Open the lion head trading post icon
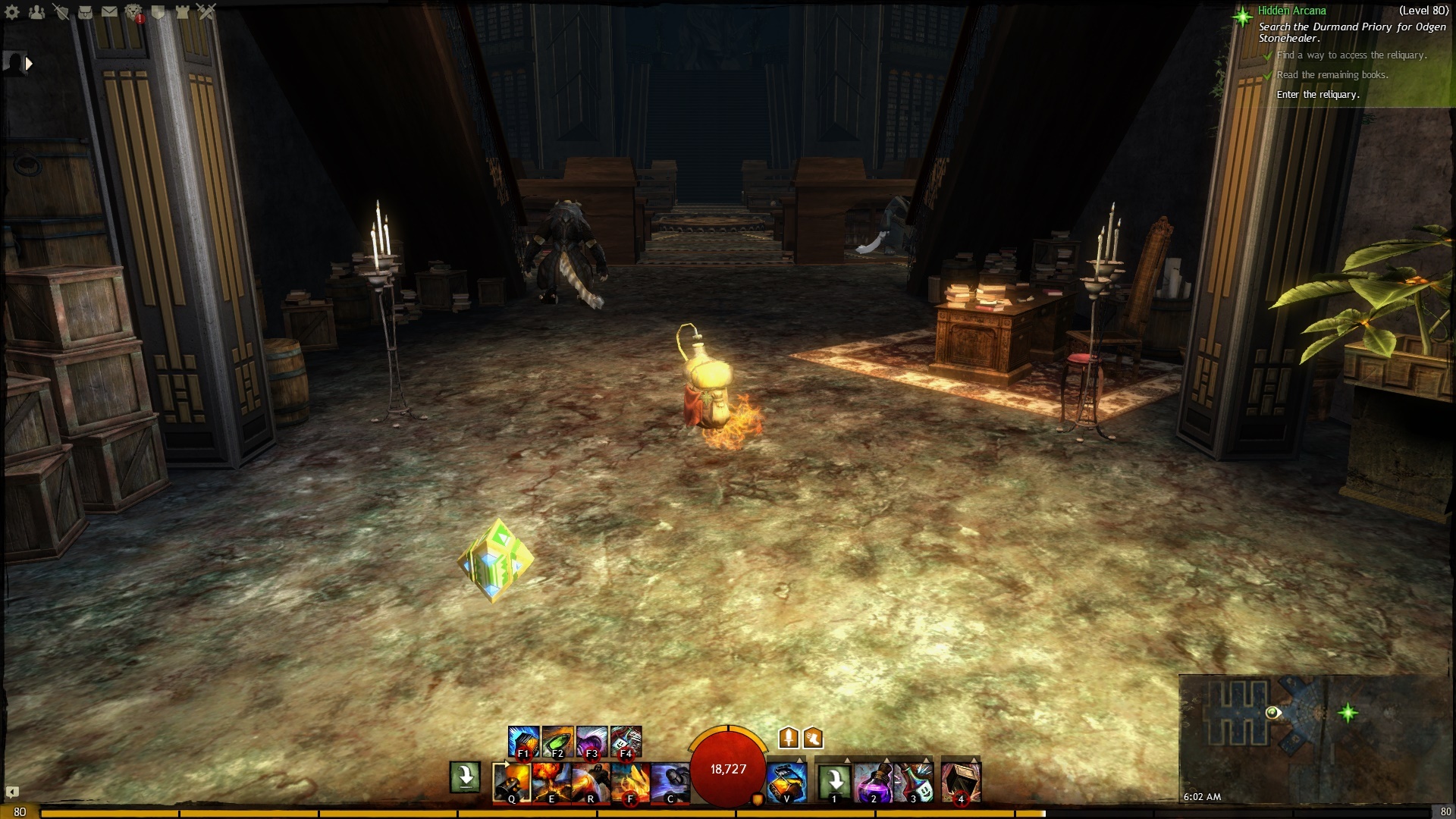The height and width of the screenshot is (819, 1456). [133, 11]
